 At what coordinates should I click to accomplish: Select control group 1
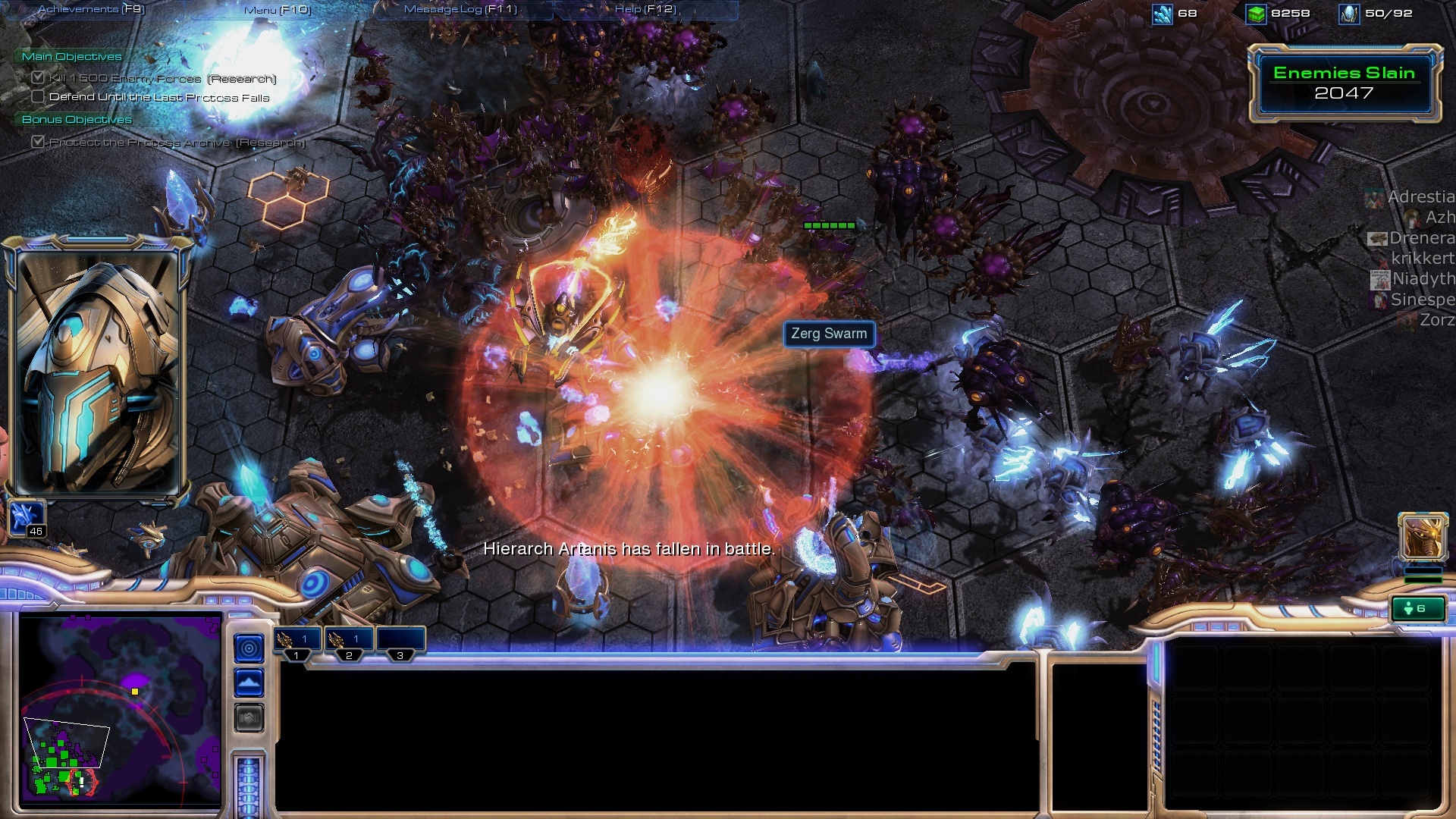click(x=298, y=642)
